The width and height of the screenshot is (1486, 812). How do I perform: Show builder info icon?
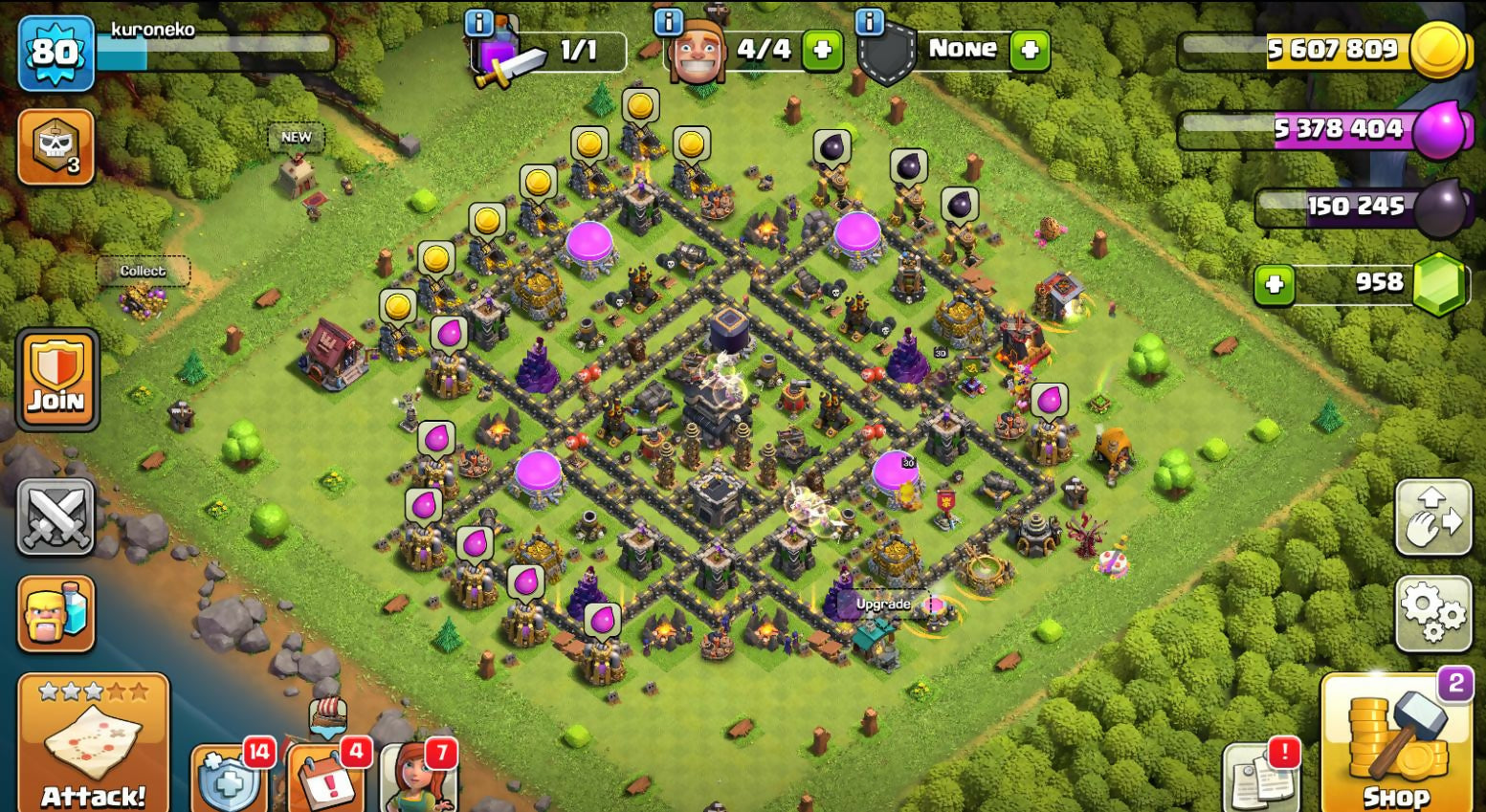[668, 22]
